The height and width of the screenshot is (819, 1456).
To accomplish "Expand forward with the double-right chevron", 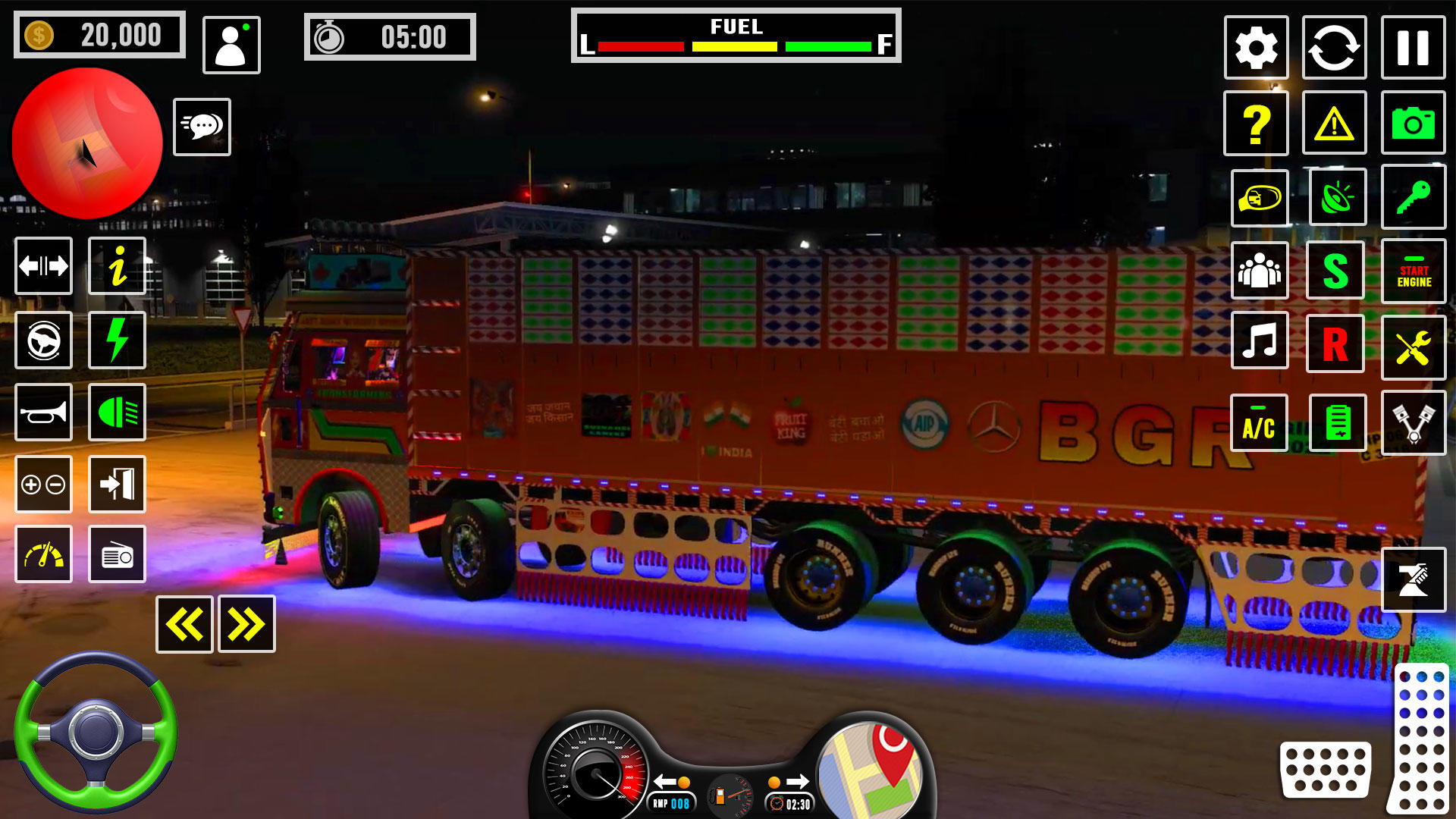I will click(244, 624).
